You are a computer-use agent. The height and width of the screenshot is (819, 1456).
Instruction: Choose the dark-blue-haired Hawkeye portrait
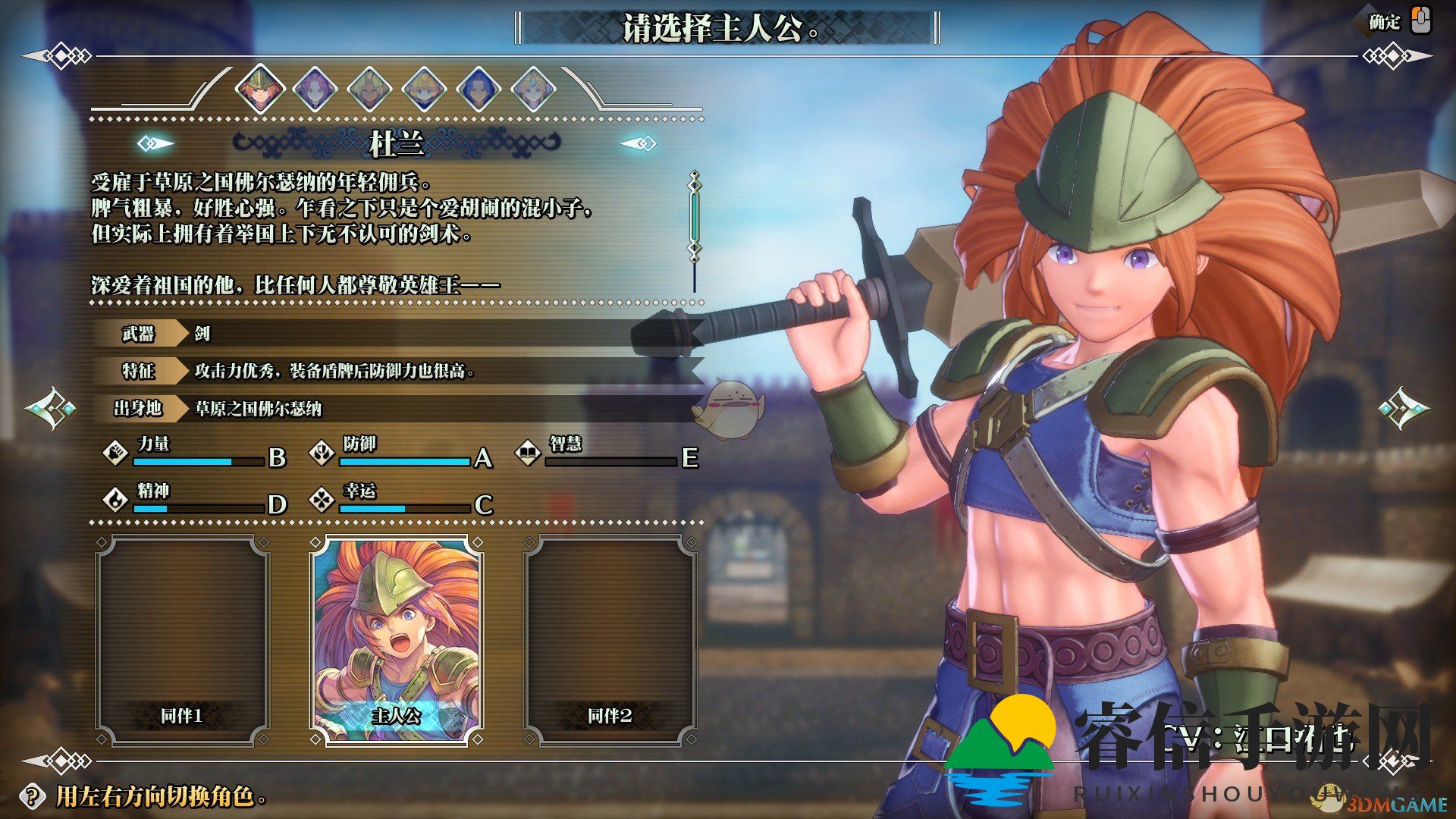pos(479,89)
